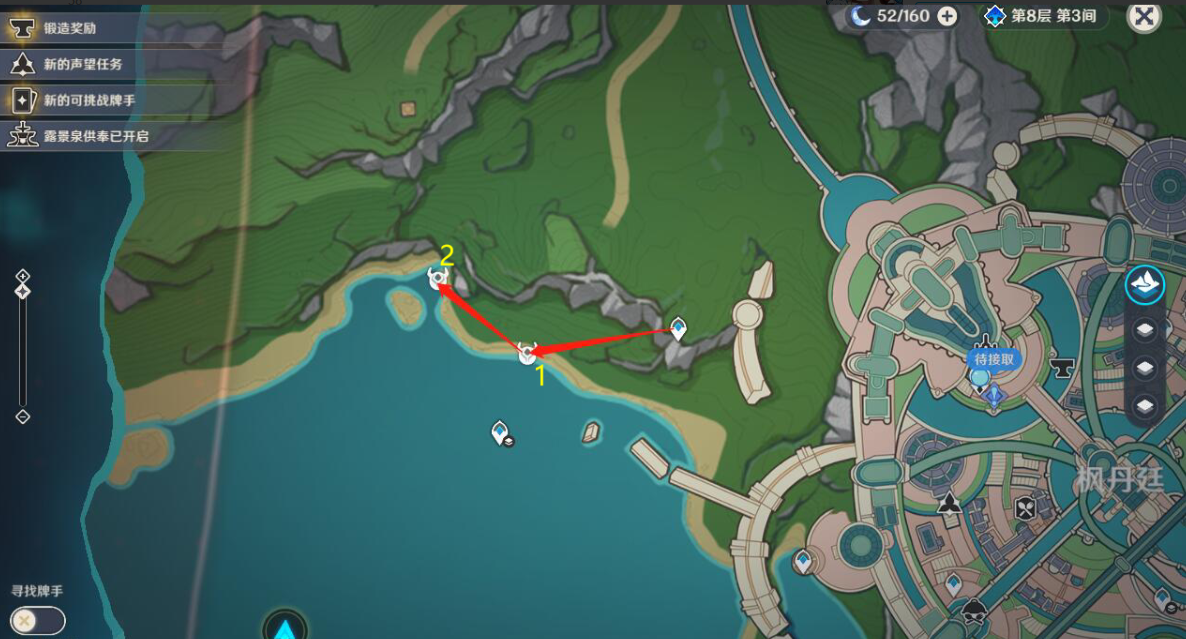Click the map zoom slider track
The image size is (1186, 639).
(x=23, y=350)
